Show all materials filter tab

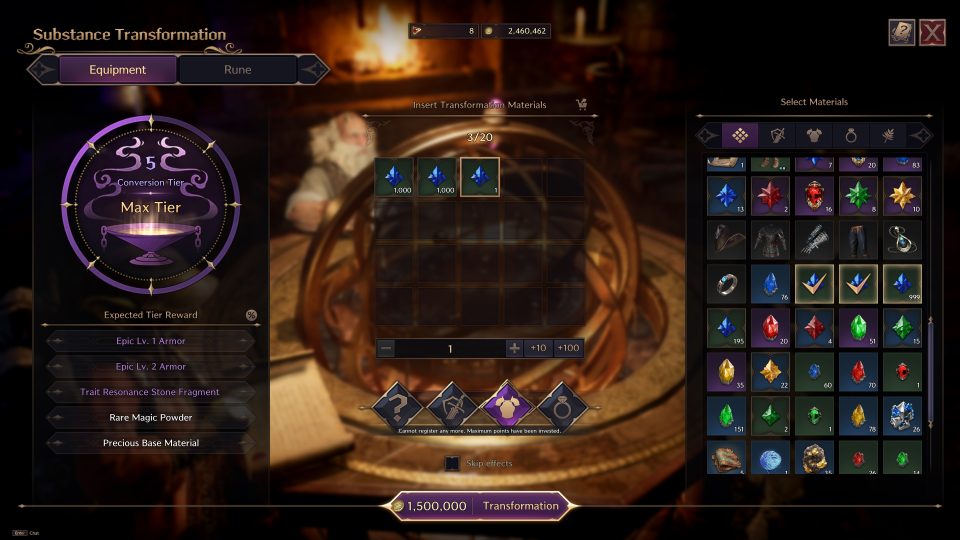[739, 135]
